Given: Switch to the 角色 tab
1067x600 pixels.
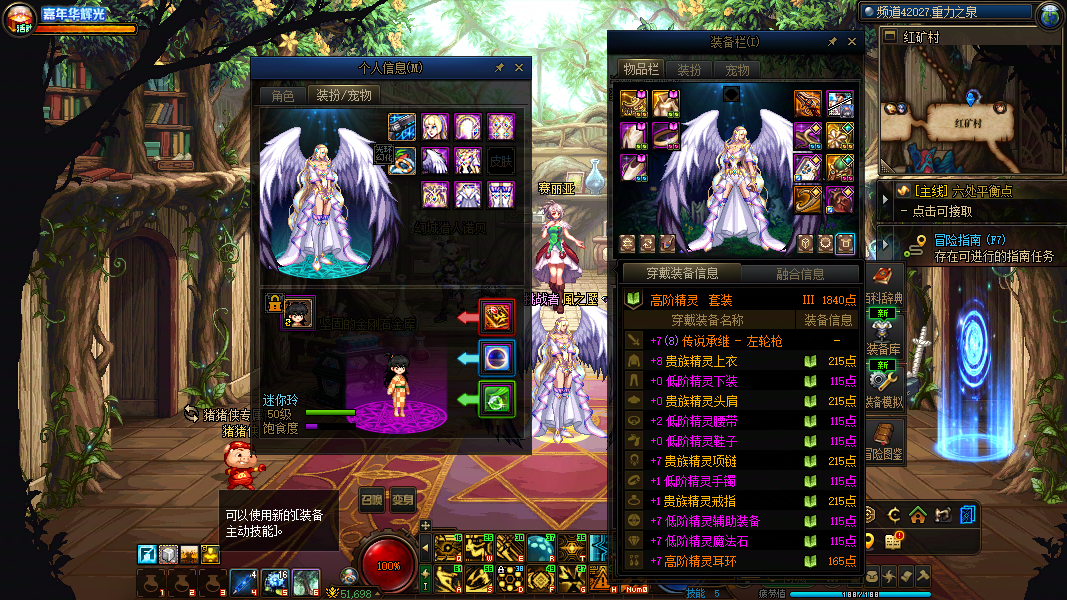Looking at the screenshot, I should tap(283, 95).
